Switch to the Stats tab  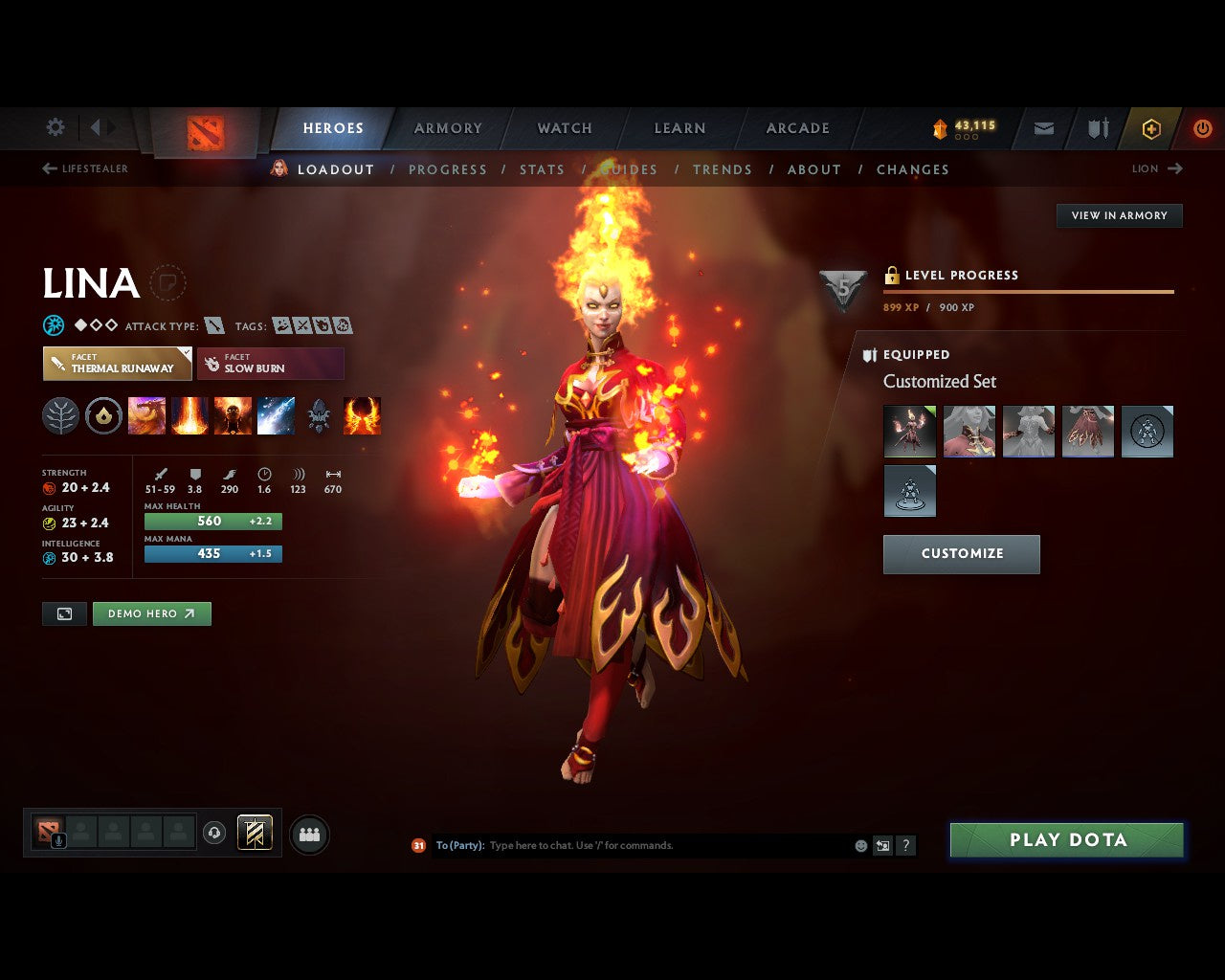542,169
